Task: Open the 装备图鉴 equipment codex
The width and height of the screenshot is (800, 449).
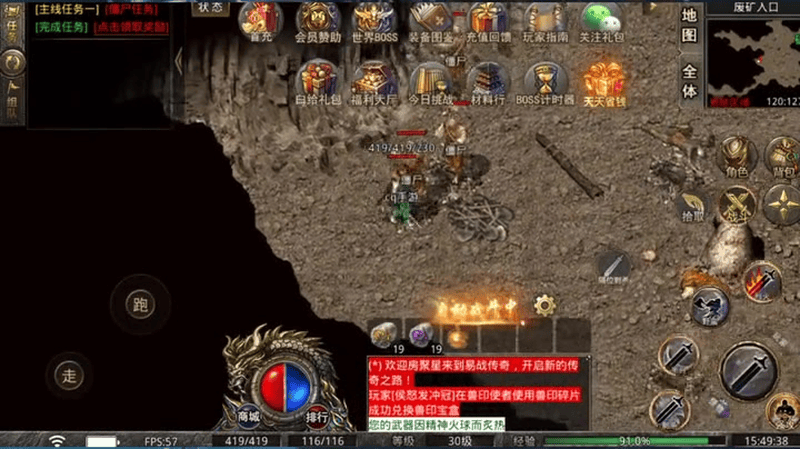Action: [430, 21]
